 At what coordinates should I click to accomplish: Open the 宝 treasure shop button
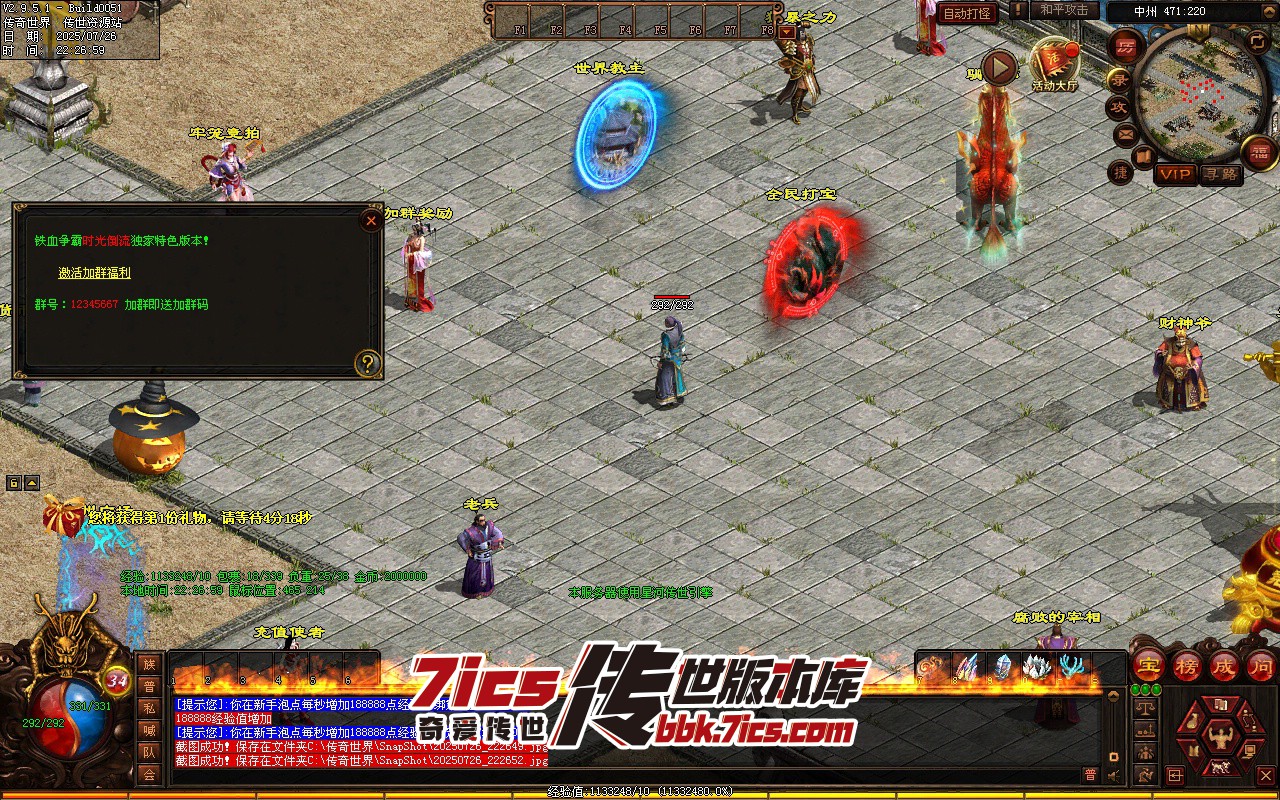point(1148,666)
